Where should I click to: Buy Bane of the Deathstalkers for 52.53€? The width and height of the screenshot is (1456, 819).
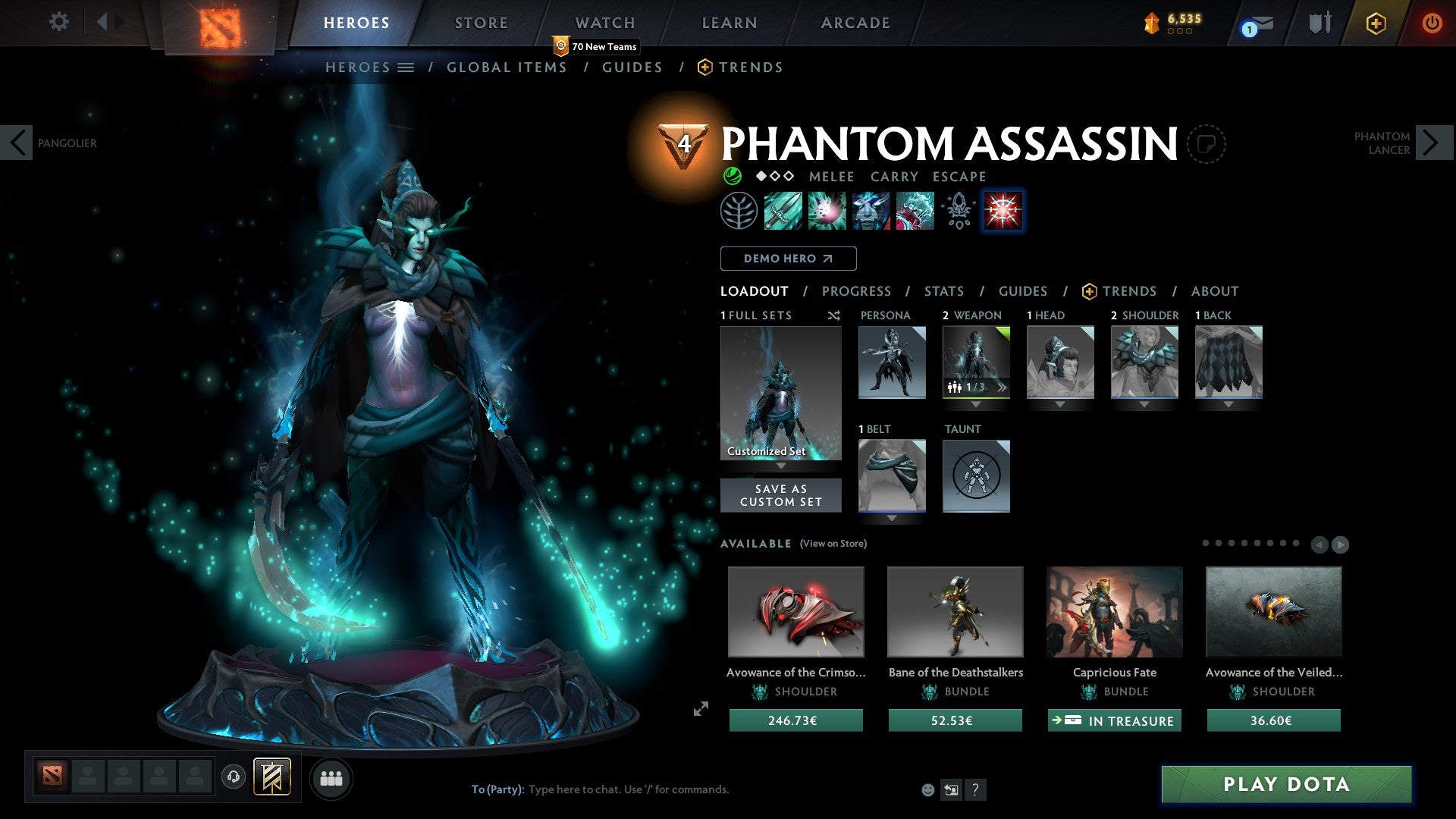[955, 720]
